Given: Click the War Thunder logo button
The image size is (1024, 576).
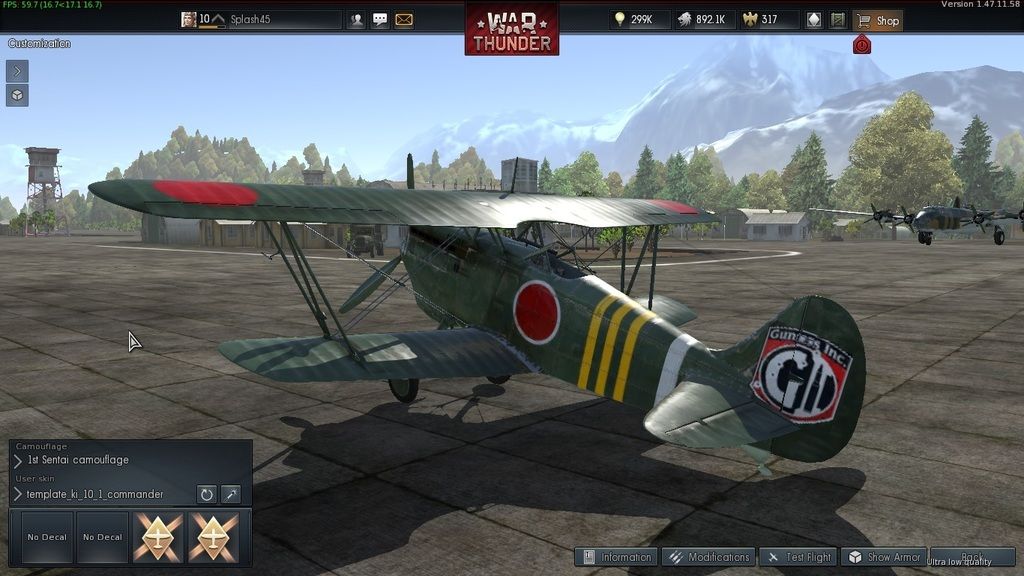Looking at the screenshot, I should pyautogui.click(x=511, y=30).
